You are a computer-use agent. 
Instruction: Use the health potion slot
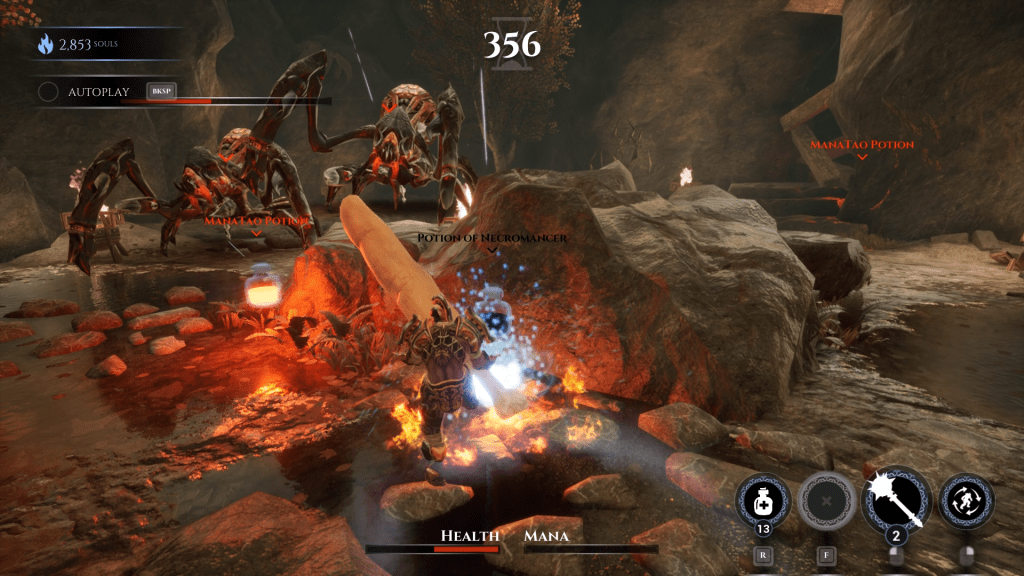pyautogui.click(x=762, y=500)
